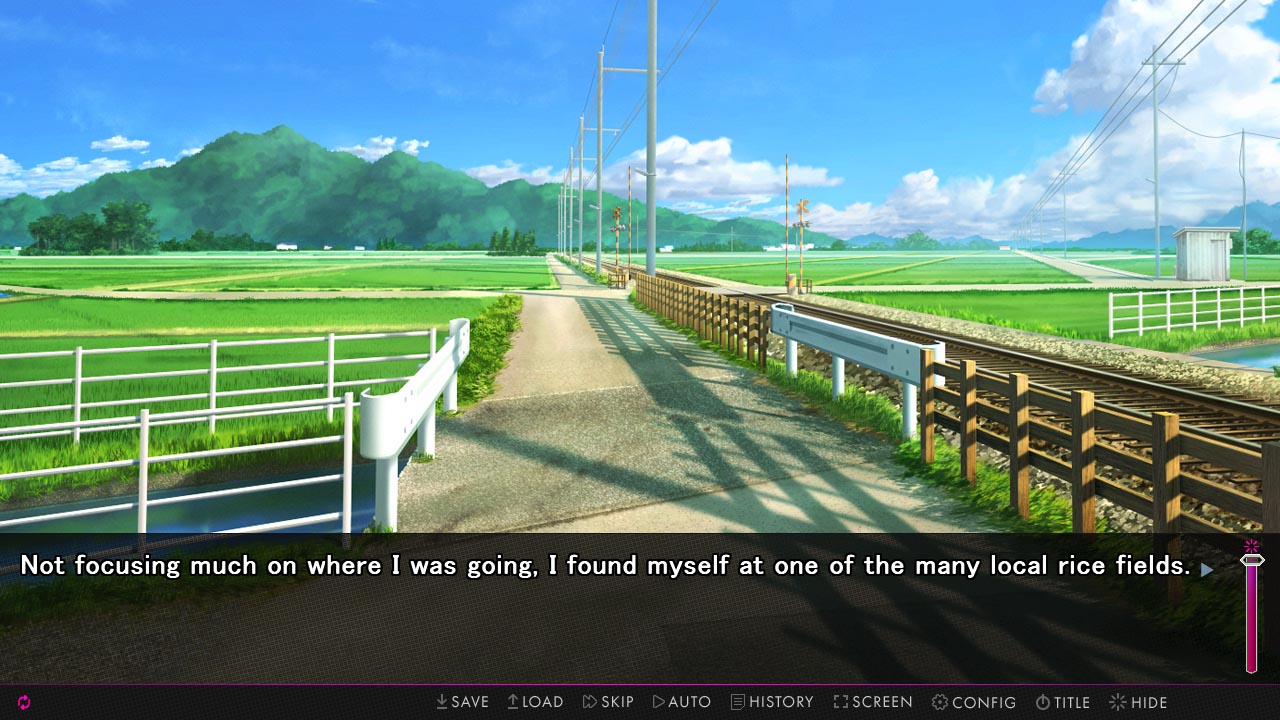
Task: Open the LOAD menu
Action: pos(535,702)
